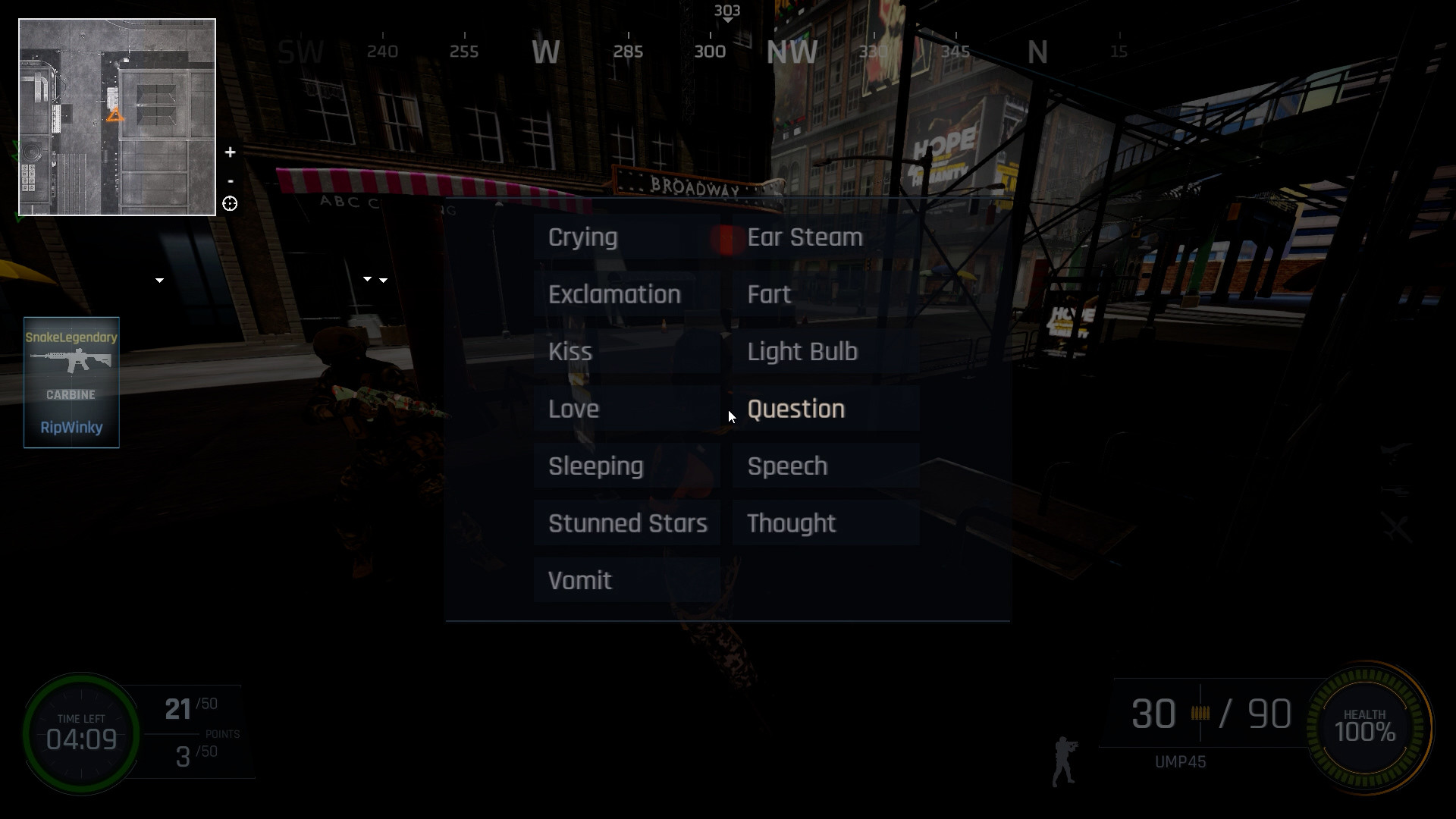Click the minimap recenter crosshair icon
The height and width of the screenshot is (819, 1456).
(230, 204)
